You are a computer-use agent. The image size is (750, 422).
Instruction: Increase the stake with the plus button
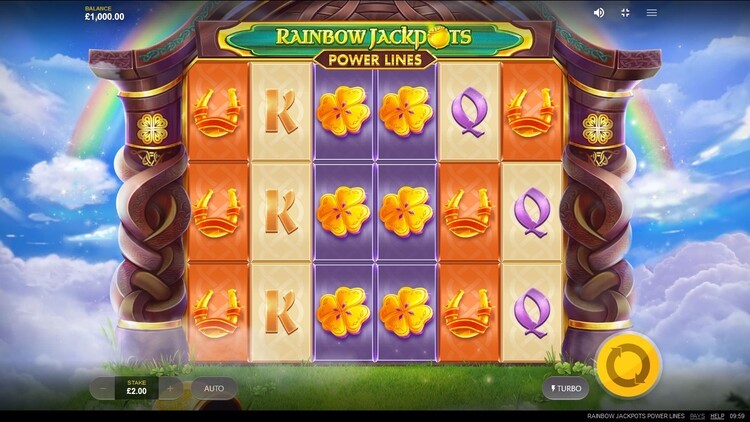[171, 387]
